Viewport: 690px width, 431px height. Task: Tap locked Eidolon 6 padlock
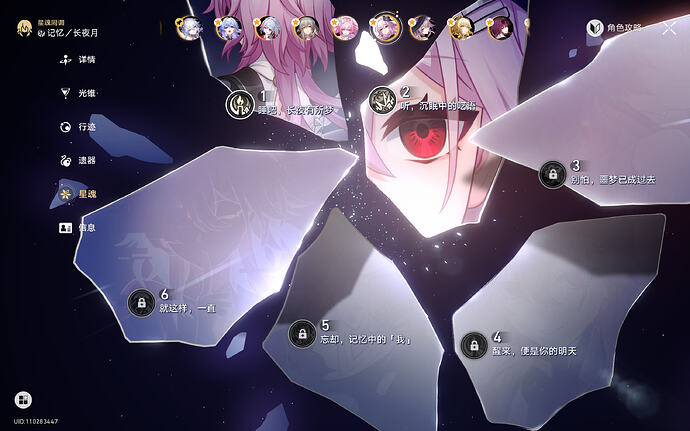[x=140, y=301]
